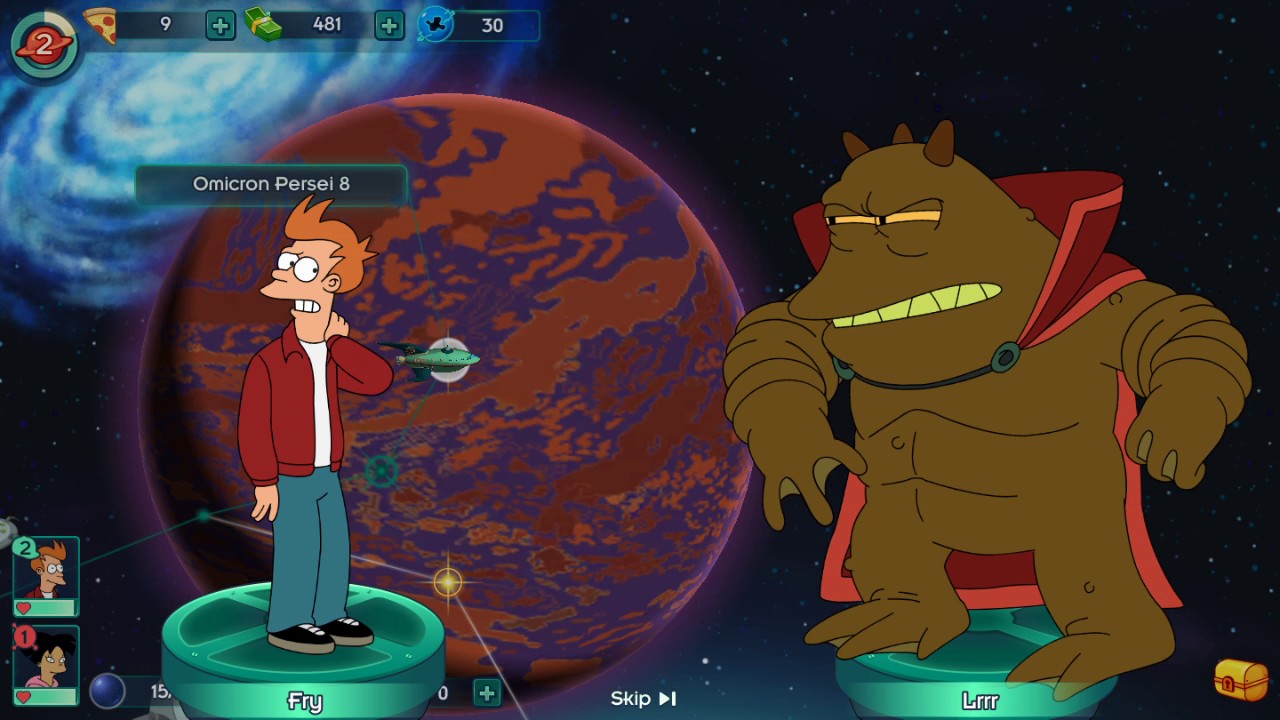The image size is (1280, 720).
Task: Skip the dialogue cutscene
Action: [x=644, y=698]
